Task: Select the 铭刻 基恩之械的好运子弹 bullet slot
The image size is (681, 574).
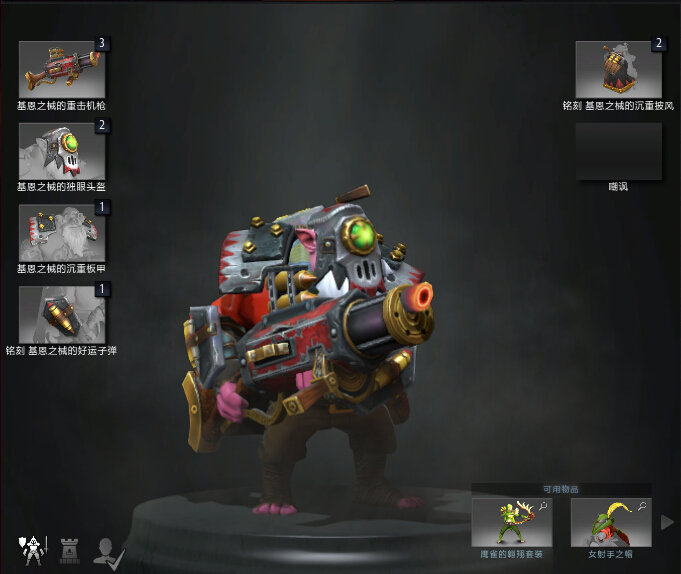Action: [x=62, y=314]
